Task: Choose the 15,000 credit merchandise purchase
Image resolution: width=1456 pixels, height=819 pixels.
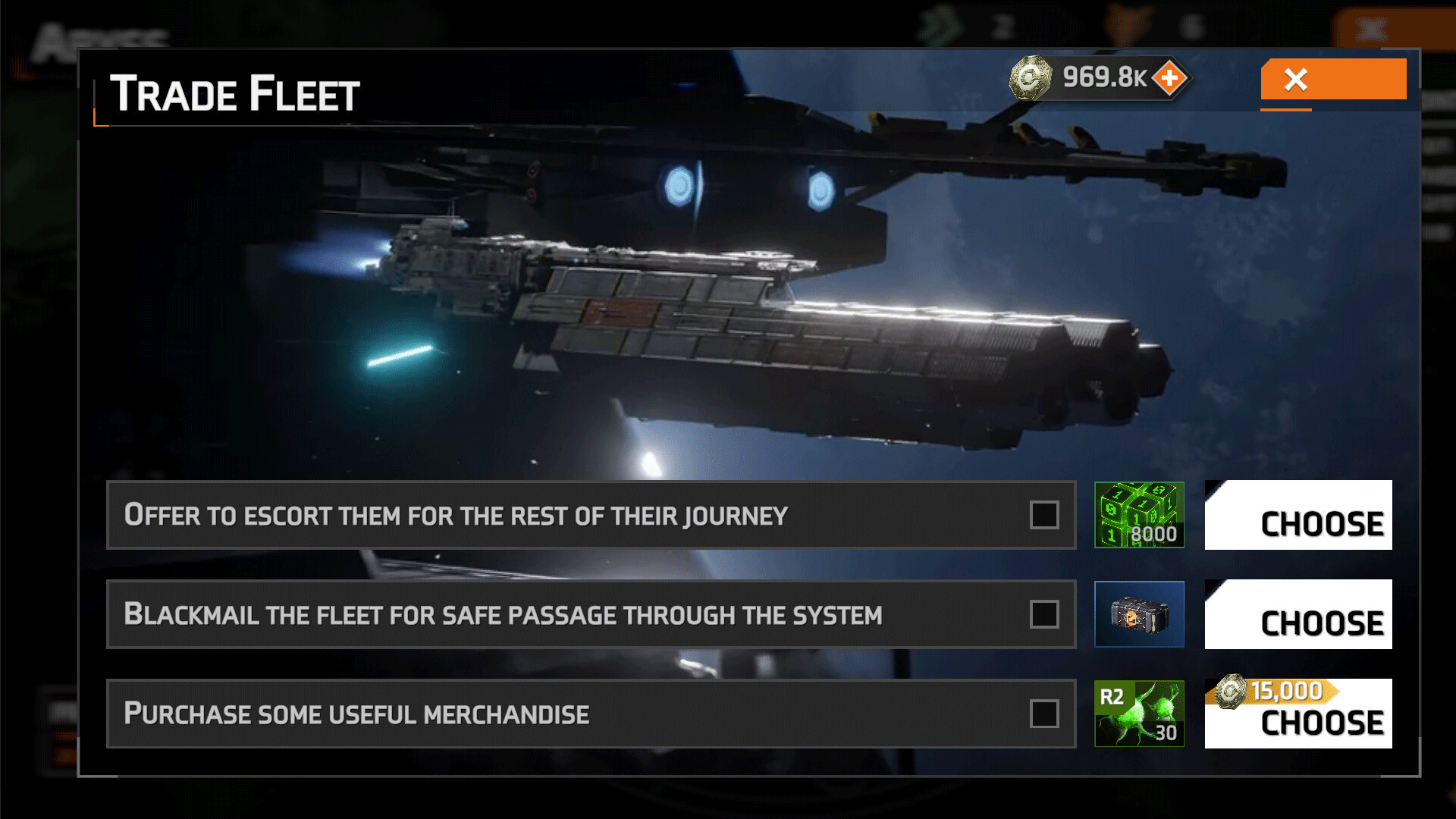Action: (x=1298, y=714)
